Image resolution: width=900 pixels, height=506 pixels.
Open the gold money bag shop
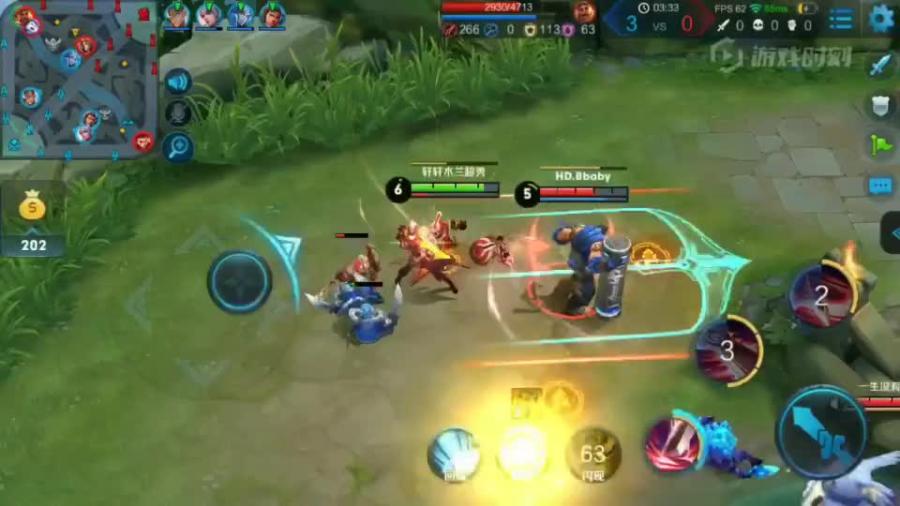point(32,208)
